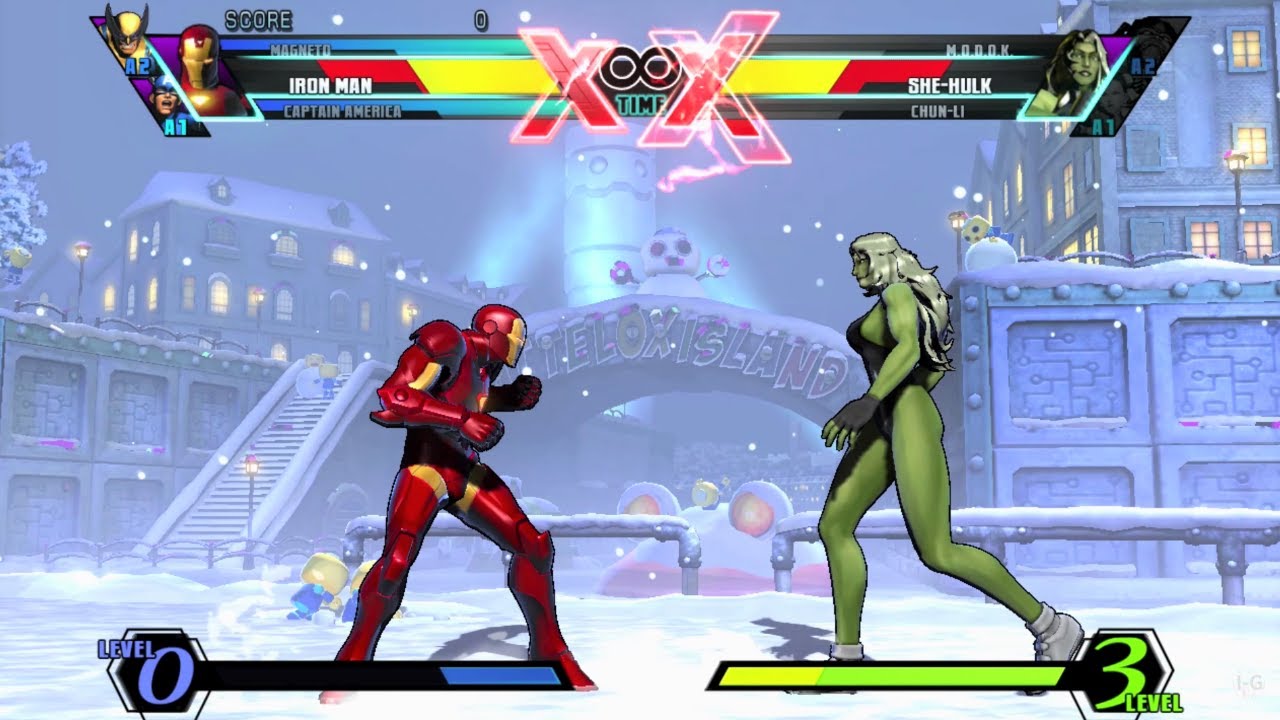Select the A1 assist badge on Captain America
This screenshot has width=1280, height=720.
point(176,125)
